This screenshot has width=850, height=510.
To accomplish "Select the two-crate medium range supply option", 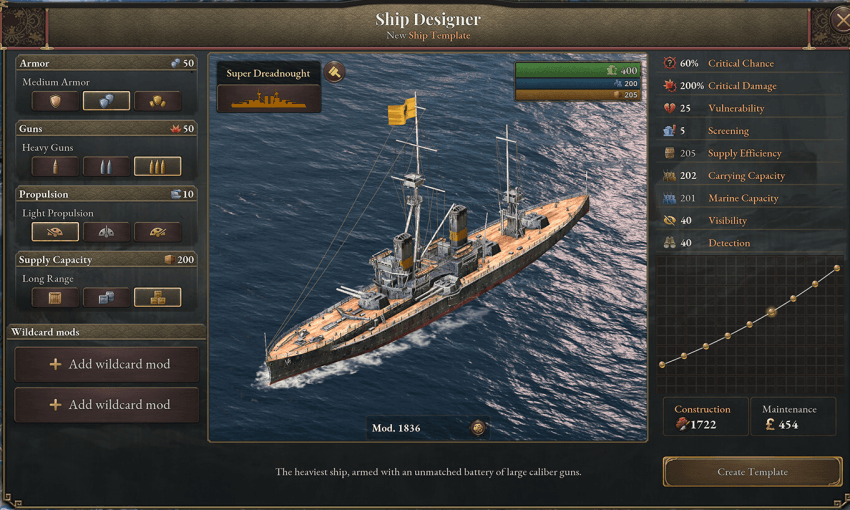I will [x=106, y=297].
